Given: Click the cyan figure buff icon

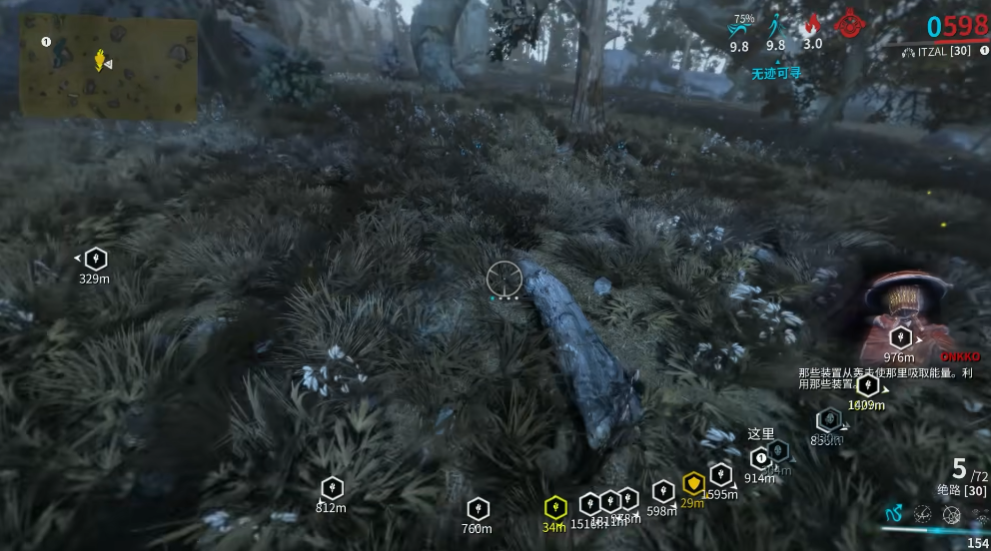Looking at the screenshot, I should point(776,25).
